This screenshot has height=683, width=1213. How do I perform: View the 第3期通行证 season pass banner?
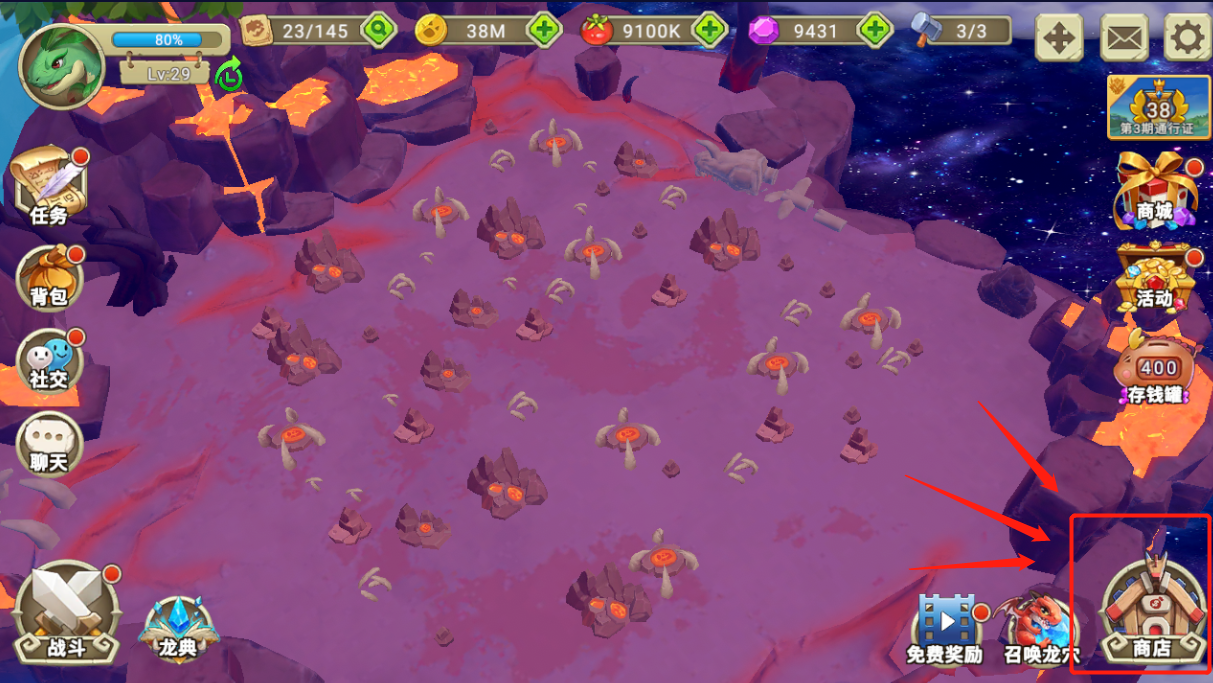click(x=1158, y=108)
